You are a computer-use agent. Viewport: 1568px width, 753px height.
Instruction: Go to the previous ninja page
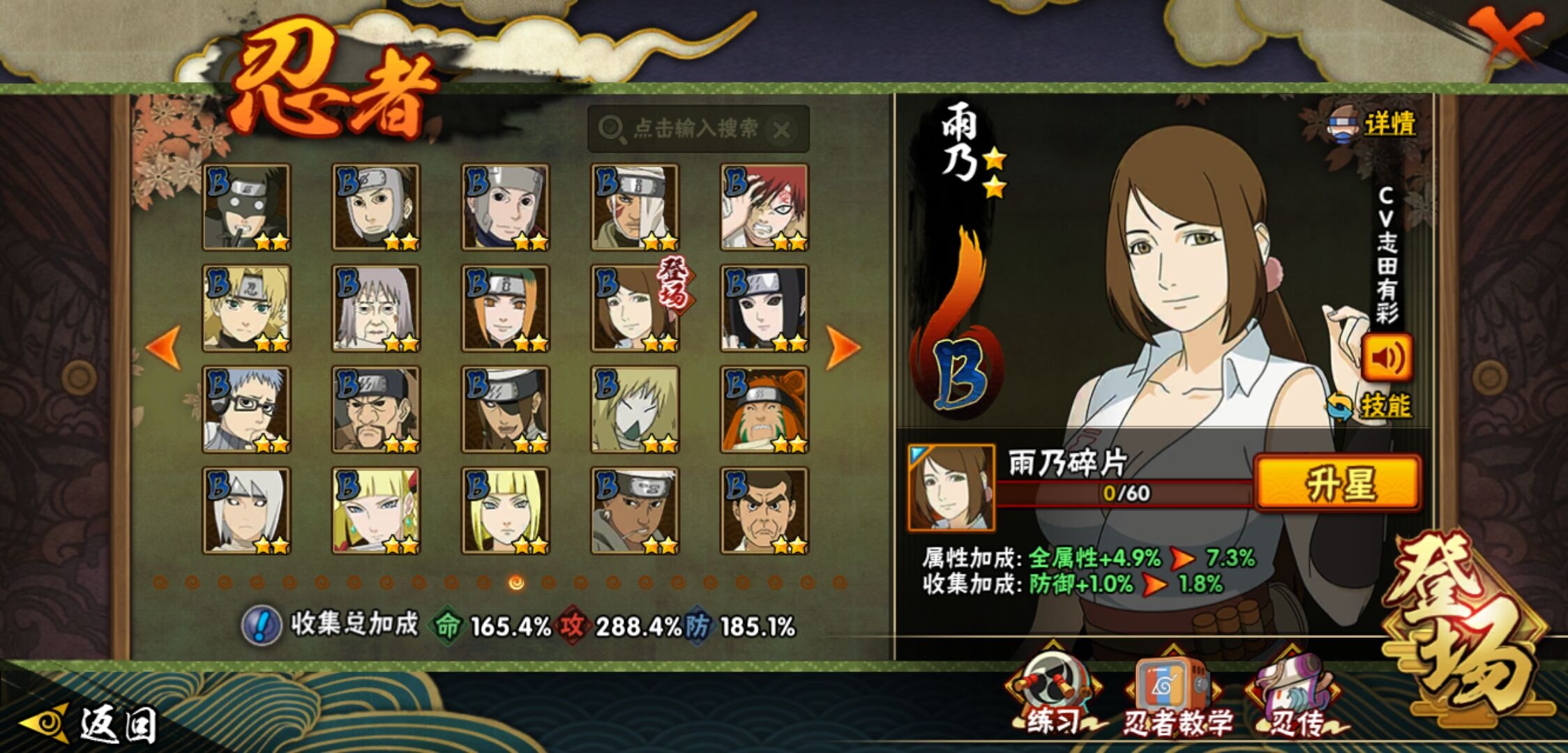tap(165, 347)
